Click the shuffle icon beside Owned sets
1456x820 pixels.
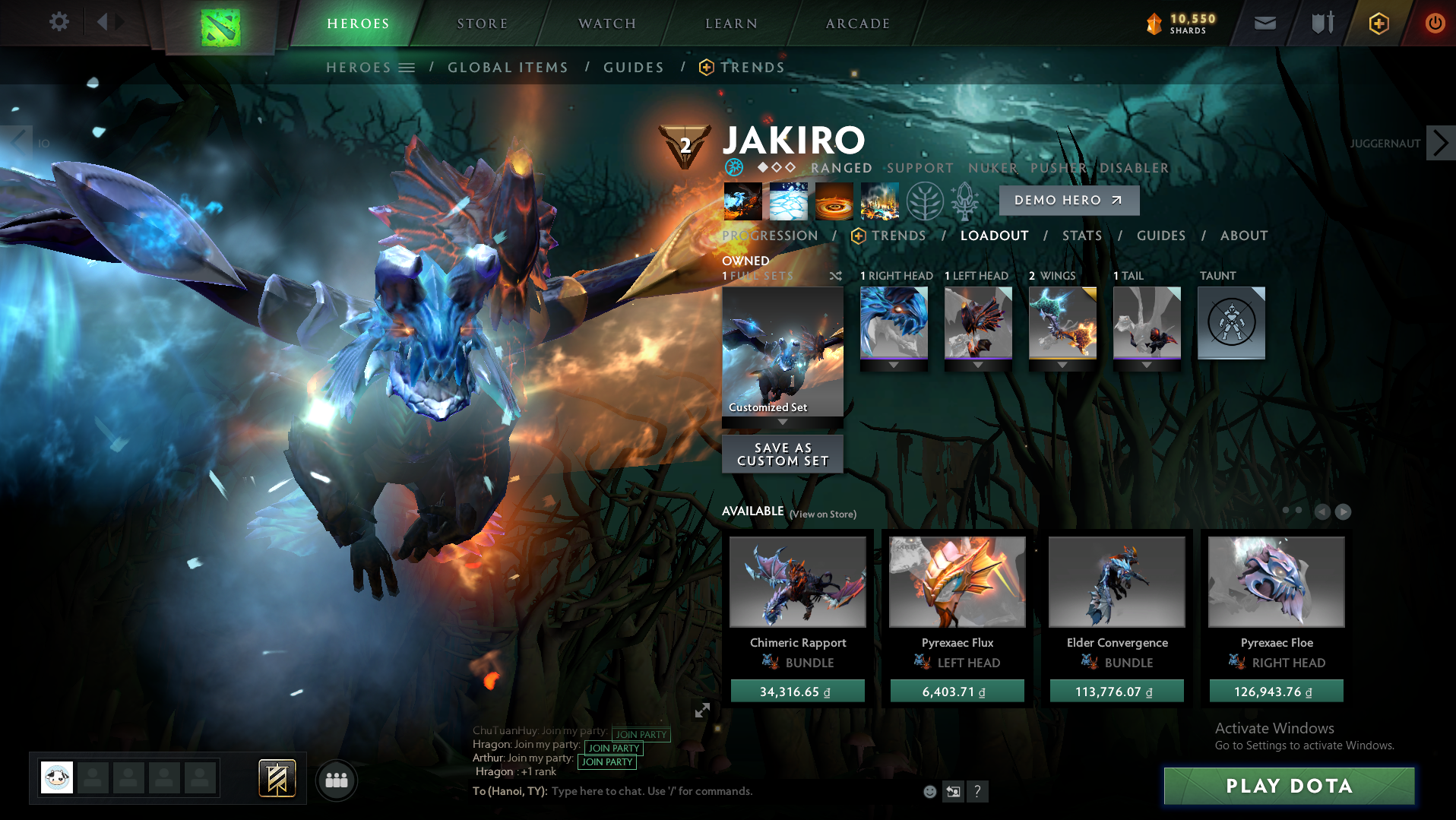(836, 276)
